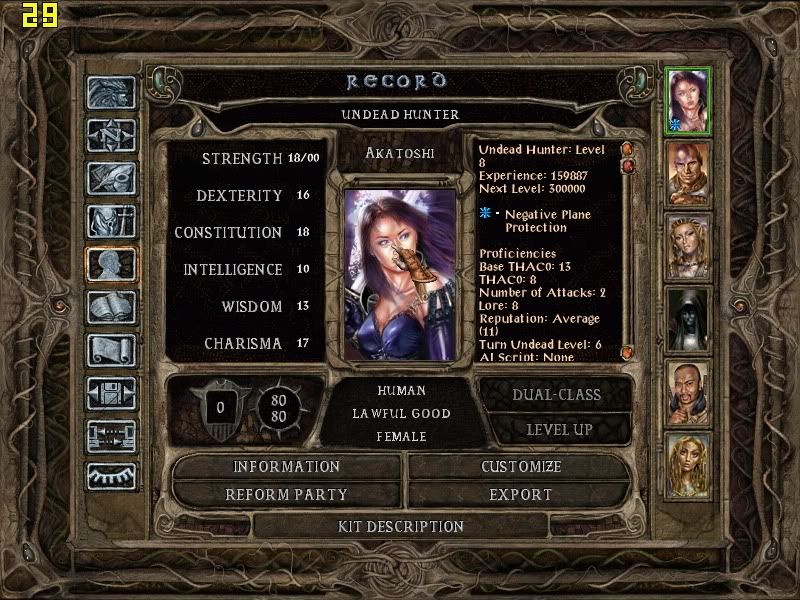Open the mage spellbook sidebar icon
Viewport: 800px width, 600px height.
111,307
